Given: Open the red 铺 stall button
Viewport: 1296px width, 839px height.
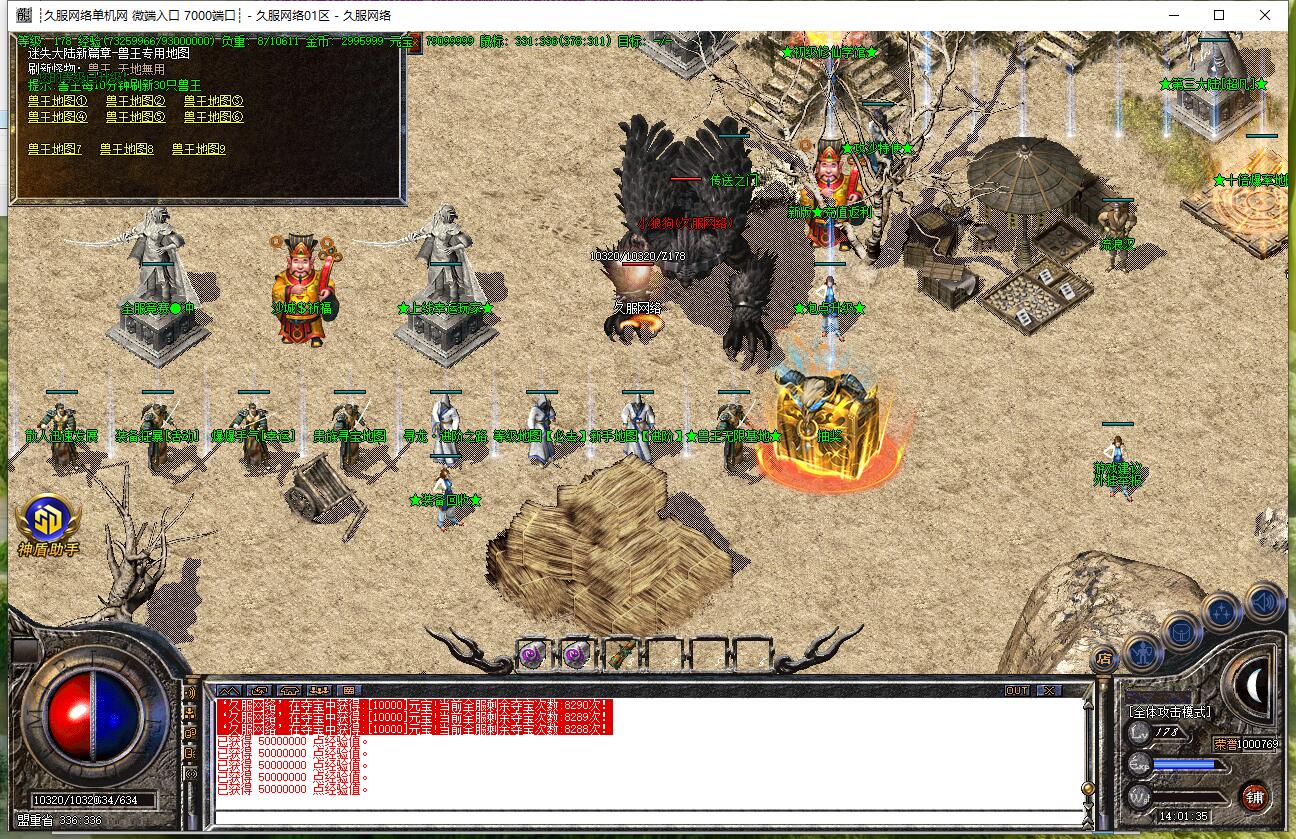Looking at the screenshot, I should pyautogui.click(x=1255, y=797).
